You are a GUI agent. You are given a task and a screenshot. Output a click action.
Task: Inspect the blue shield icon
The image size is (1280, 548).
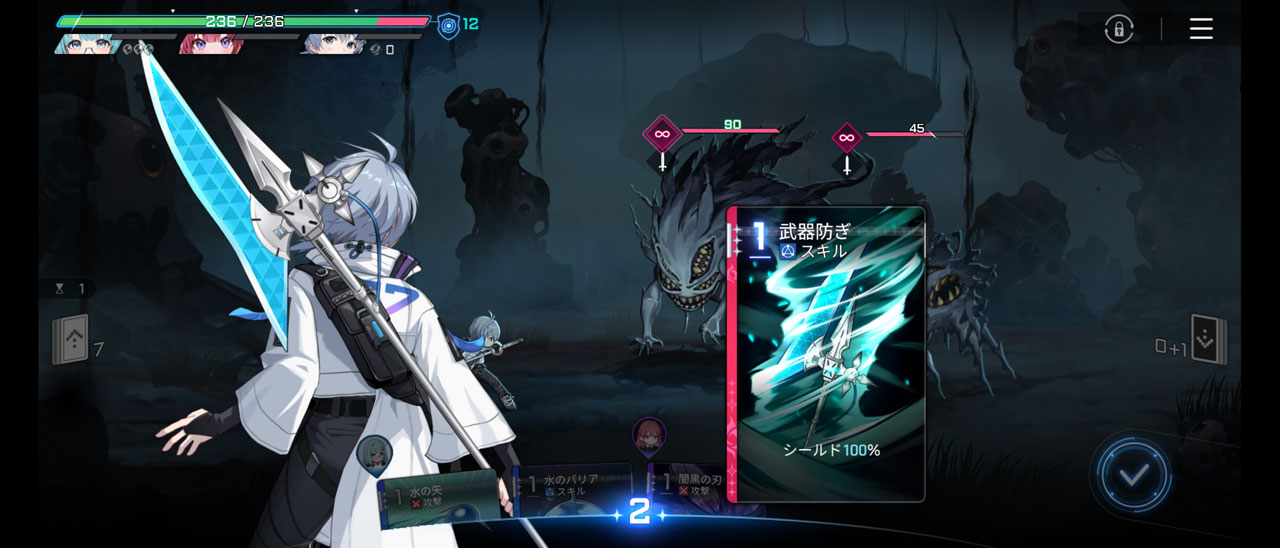449,24
